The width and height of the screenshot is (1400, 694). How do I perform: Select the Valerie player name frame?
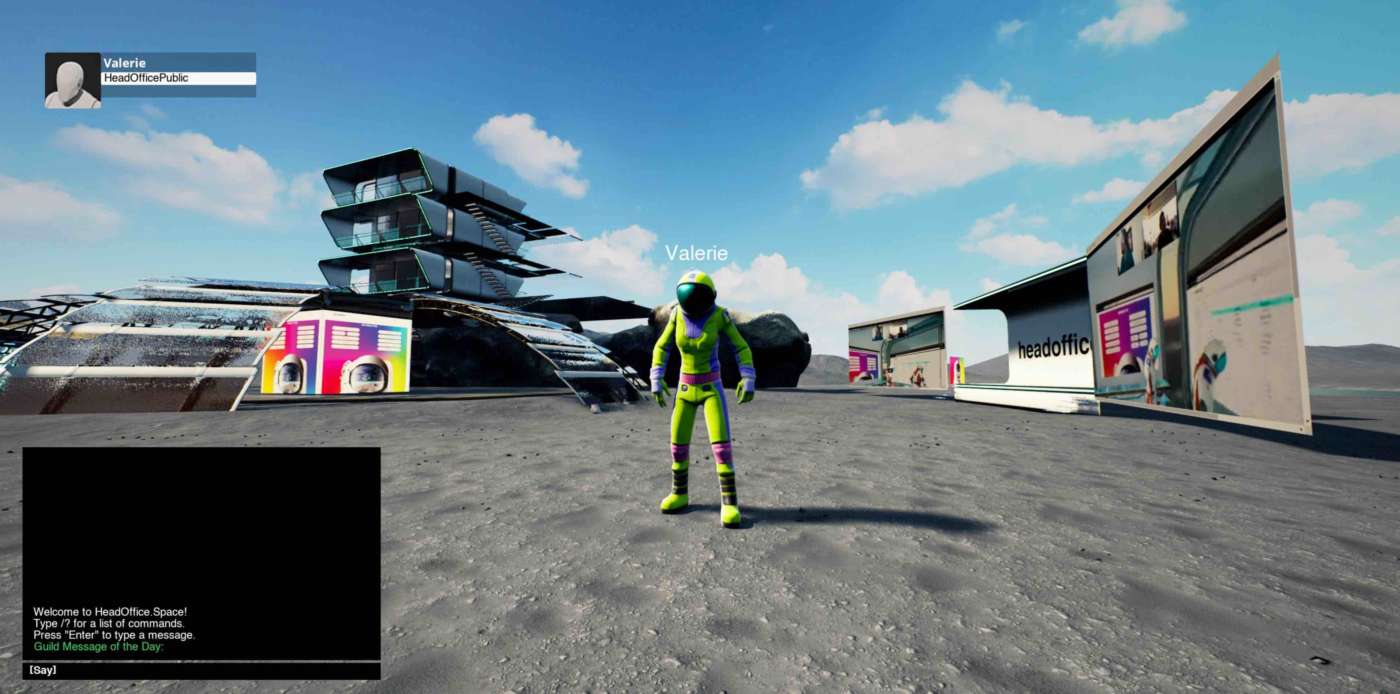click(178, 63)
